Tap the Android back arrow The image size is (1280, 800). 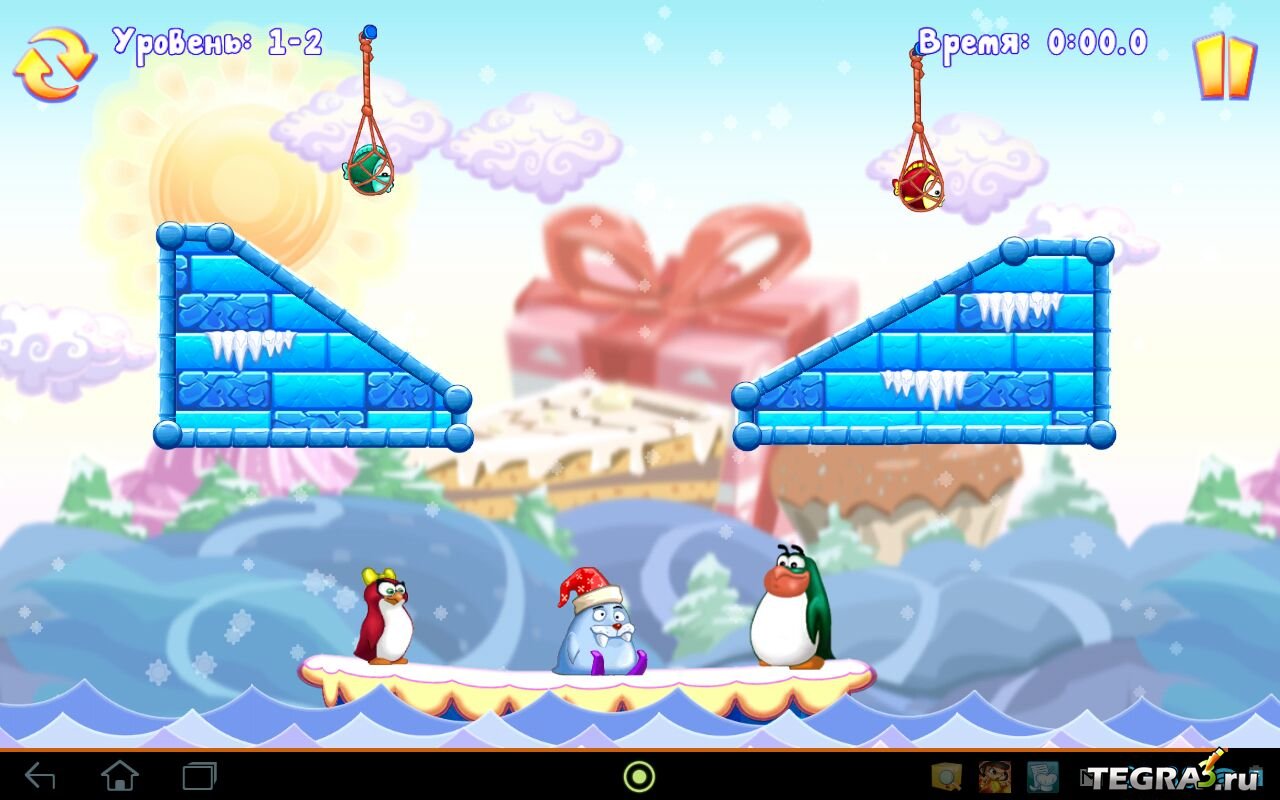pos(40,776)
